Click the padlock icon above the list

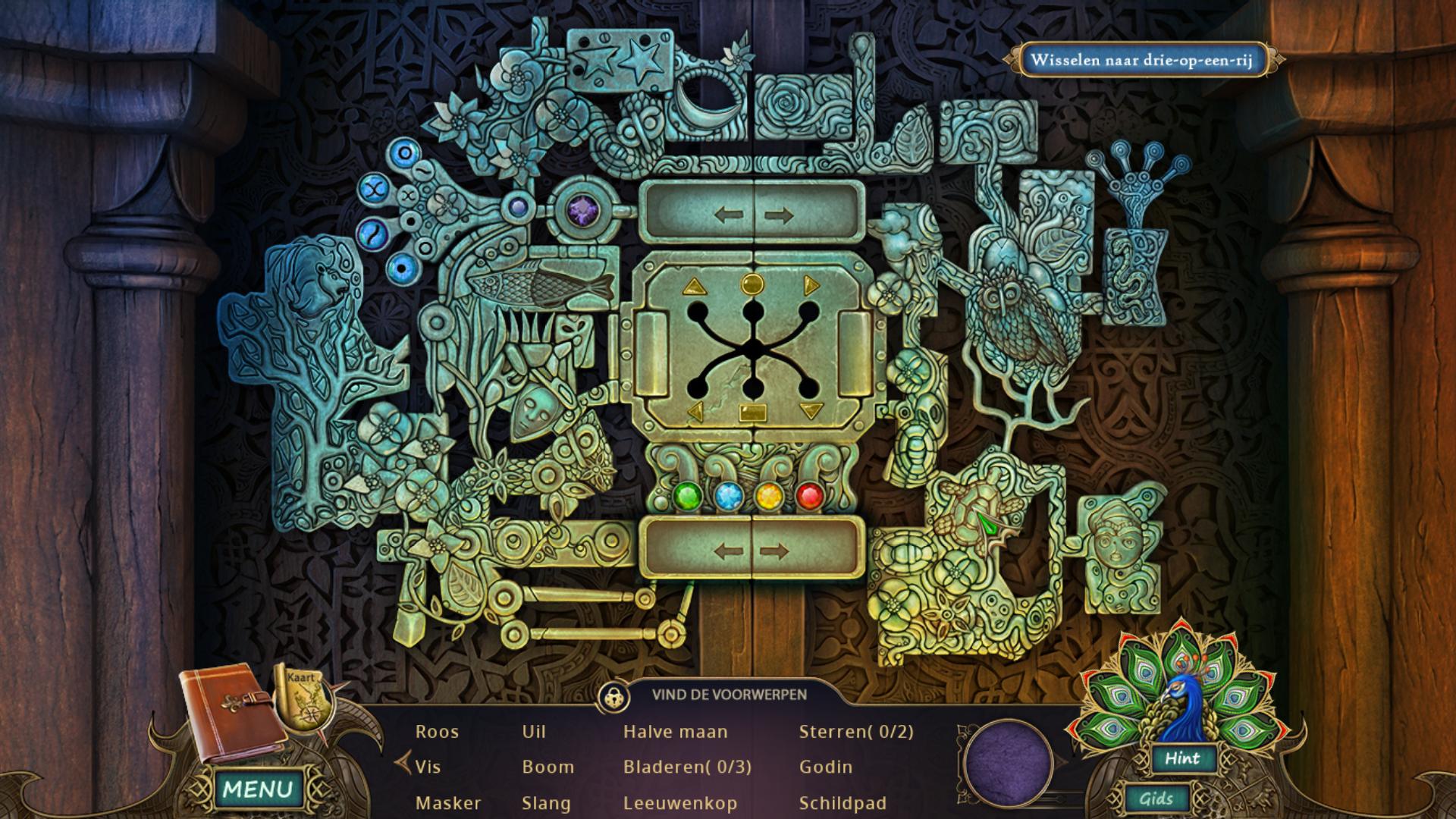[x=613, y=696]
